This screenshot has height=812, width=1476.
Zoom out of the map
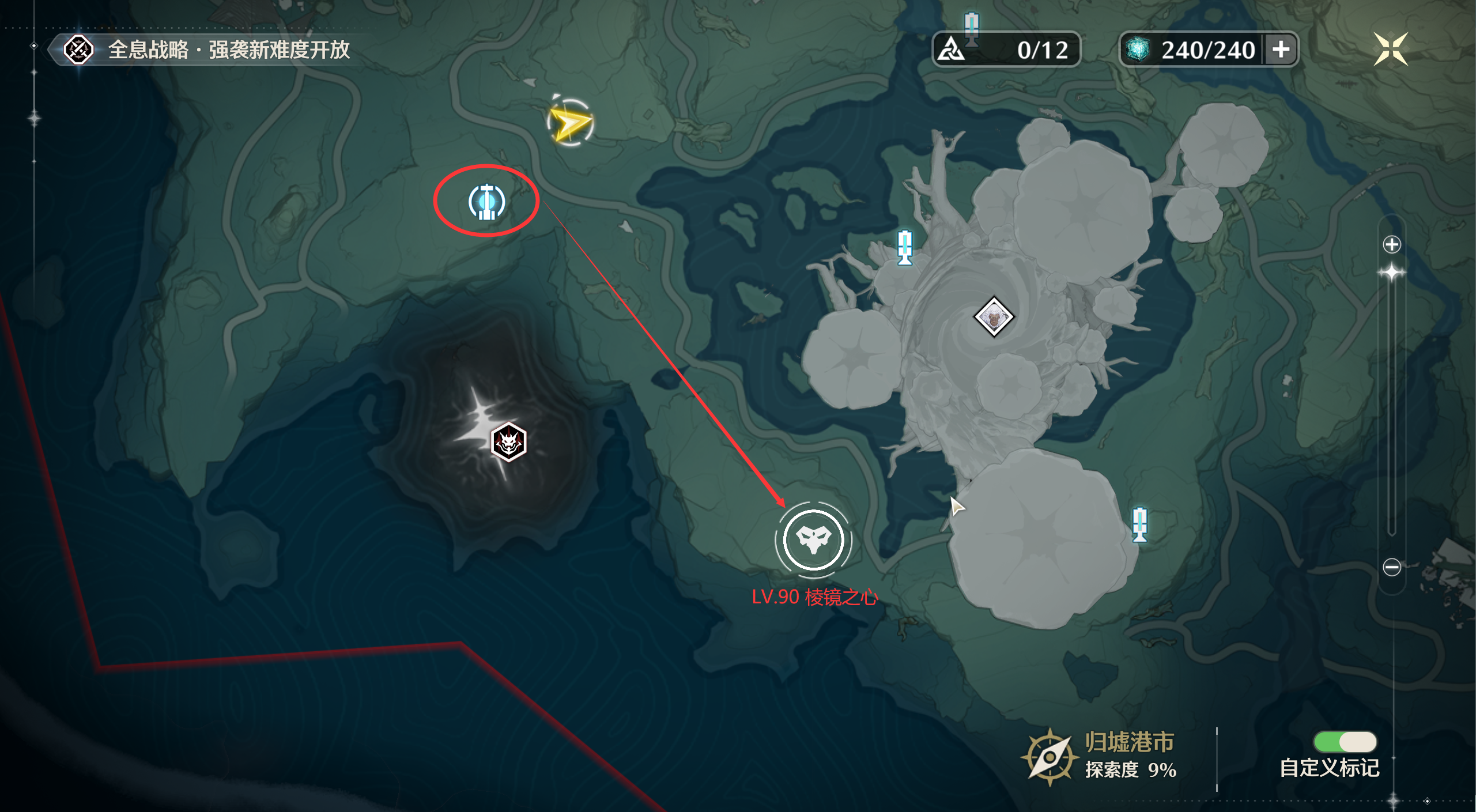coord(1391,567)
